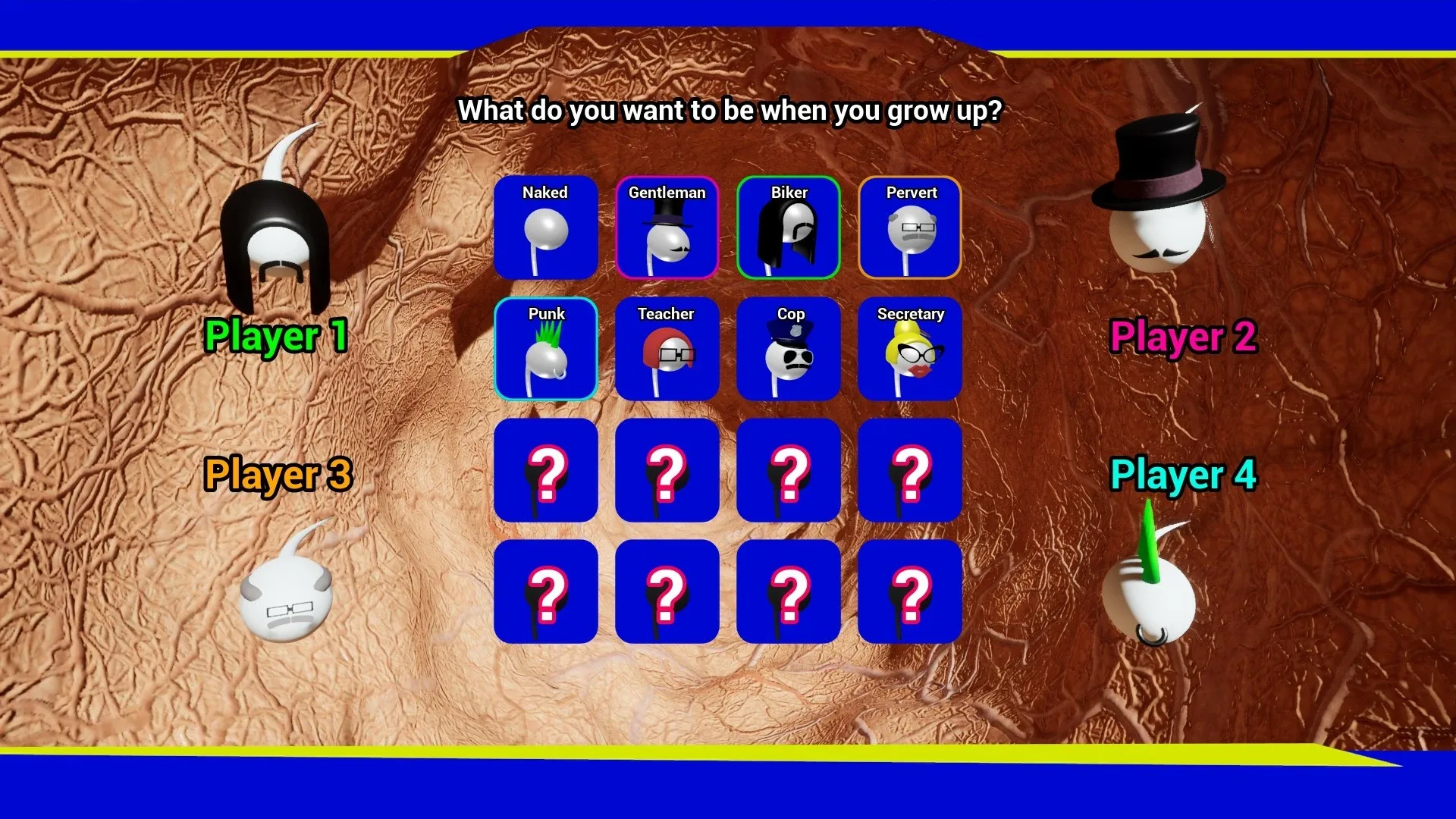Select the Cop character

tap(788, 349)
